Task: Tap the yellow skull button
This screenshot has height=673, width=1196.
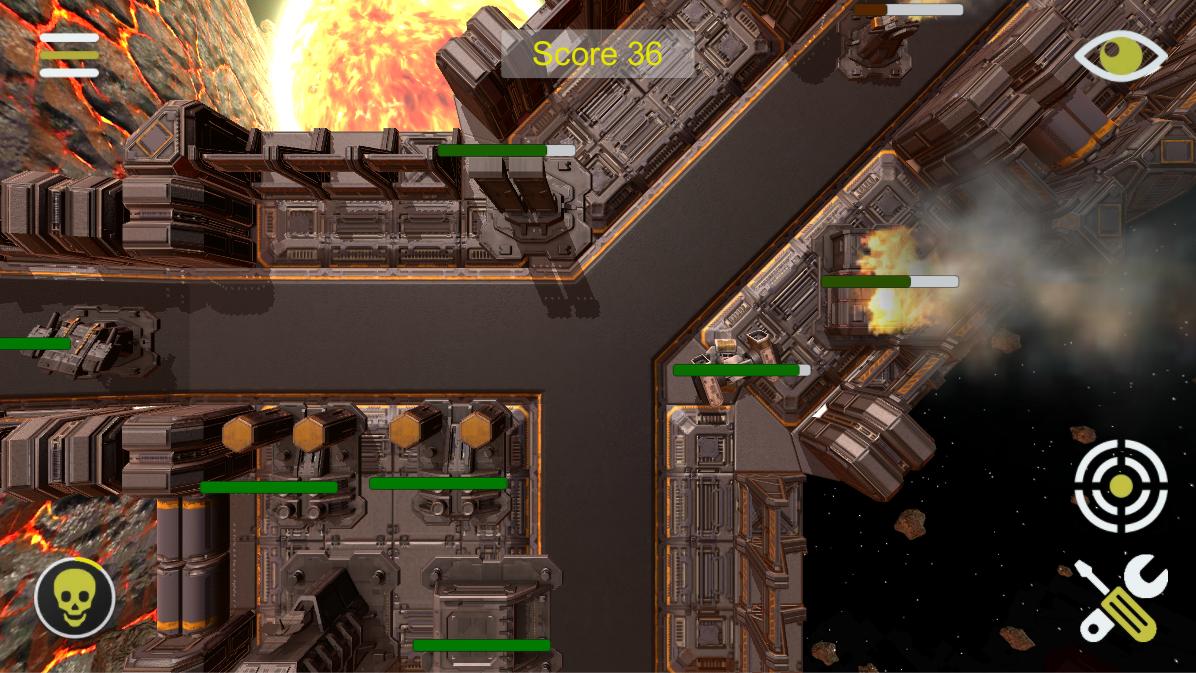Action: 75,599
